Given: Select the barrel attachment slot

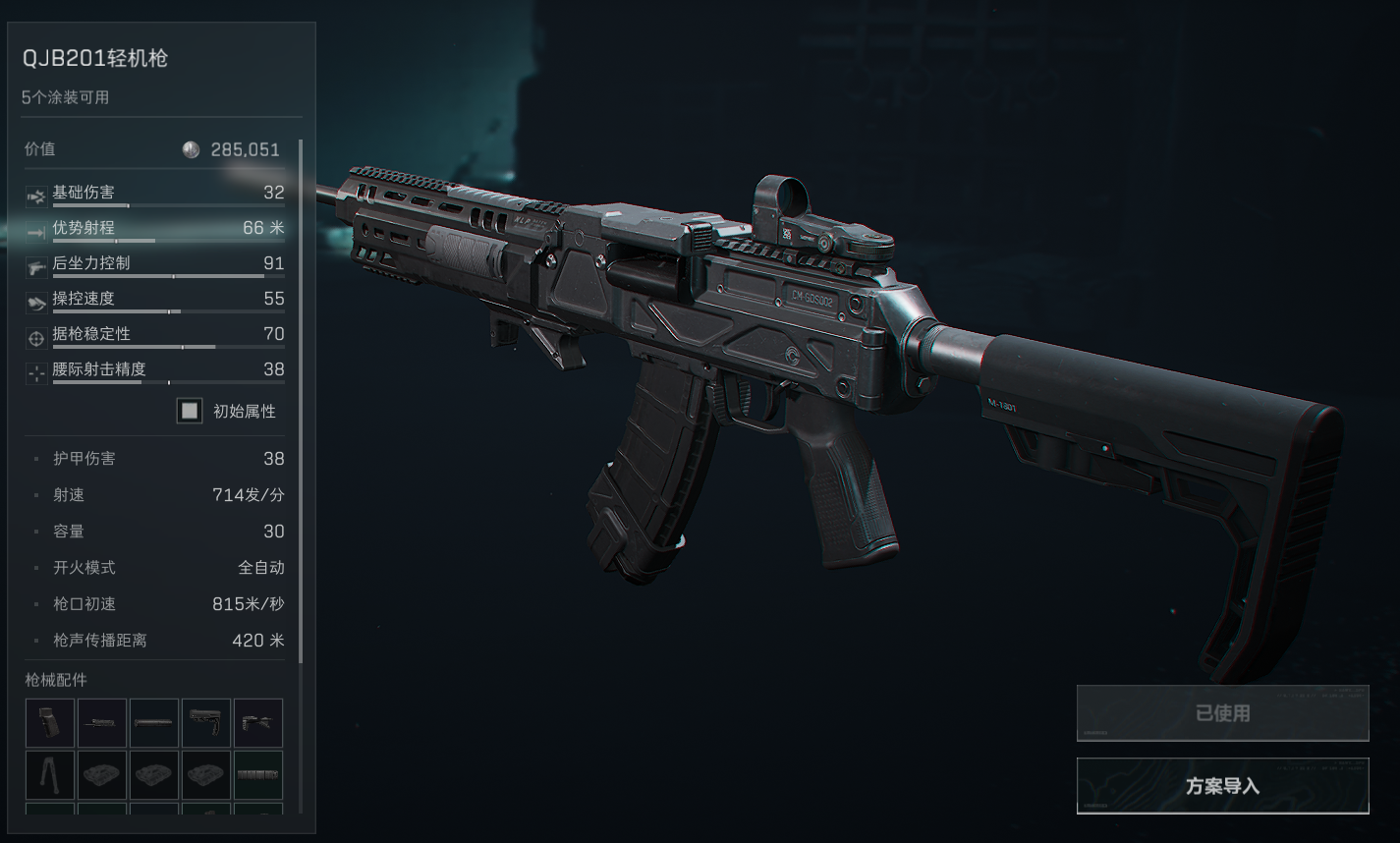Looking at the screenshot, I should pyautogui.click(x=102, y=723).
